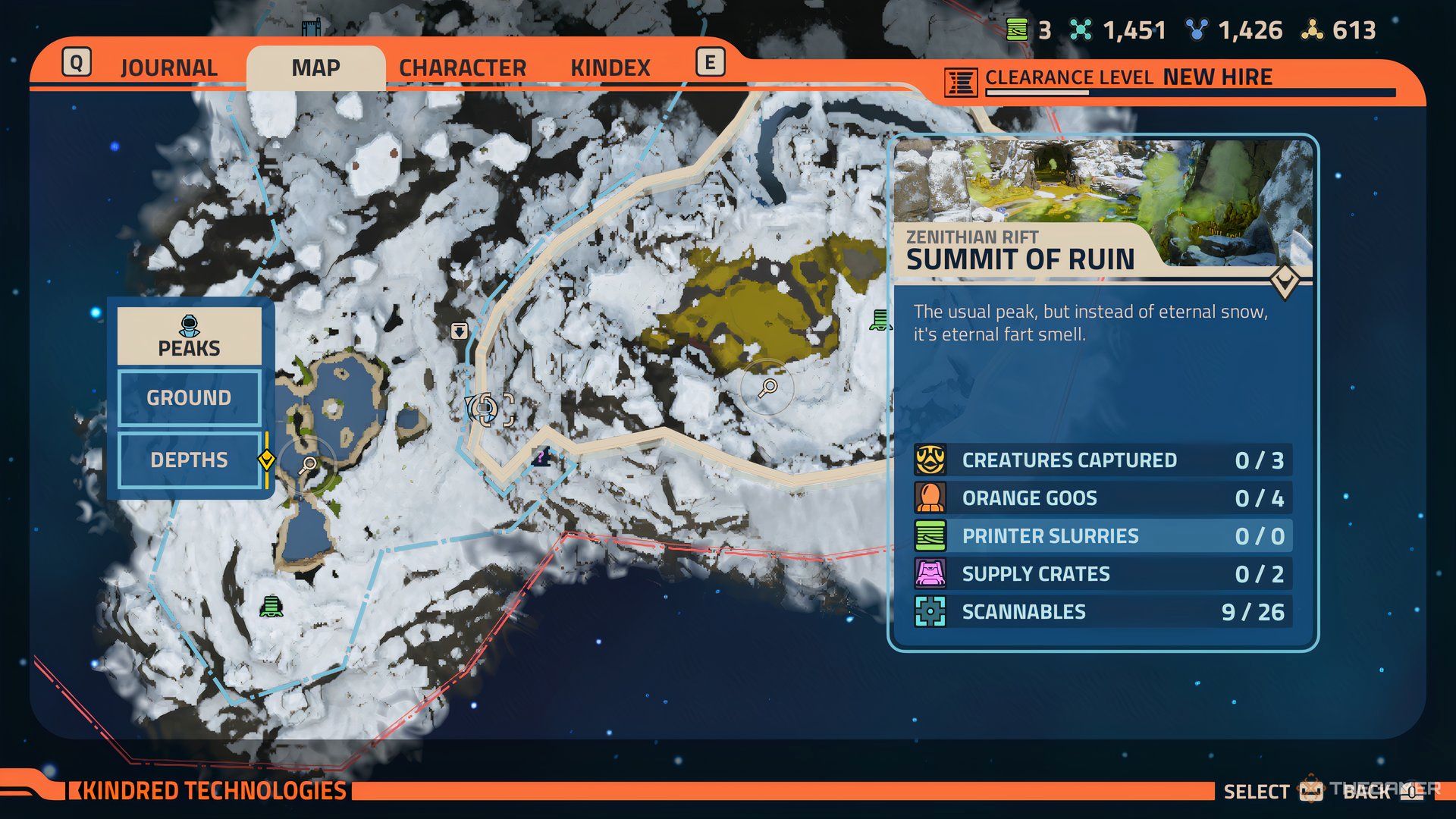
Task: Select the Scannables row
Action: click(x=1103, y=612)
